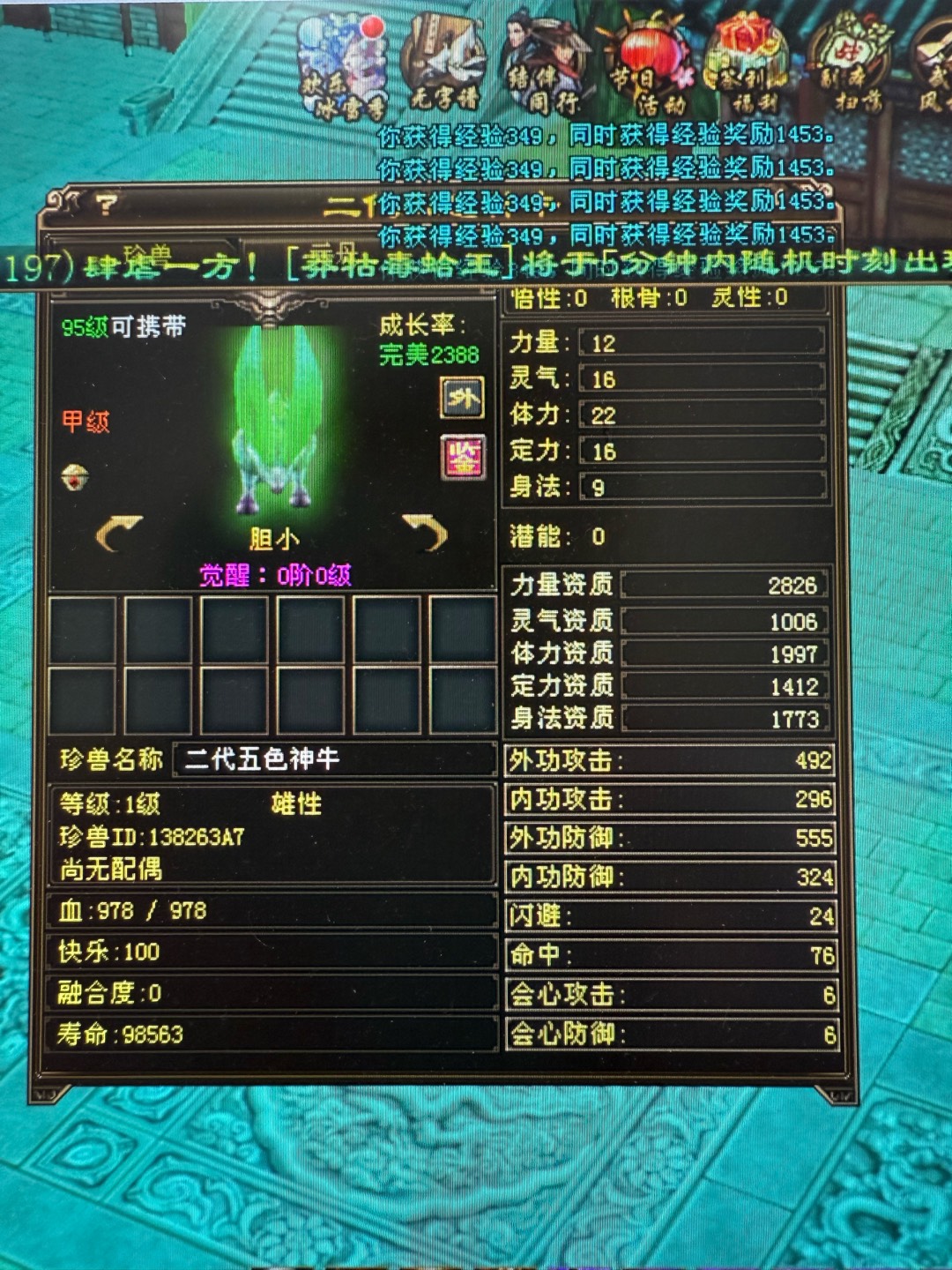The height and width of the screenshot is (1270, 952).
Task: Rotate pet model with right arrow
Action: pos(426,533)
